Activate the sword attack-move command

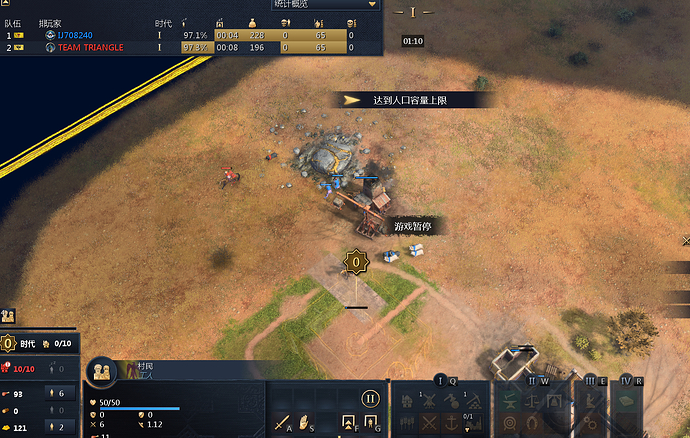[x=282, y=423]
